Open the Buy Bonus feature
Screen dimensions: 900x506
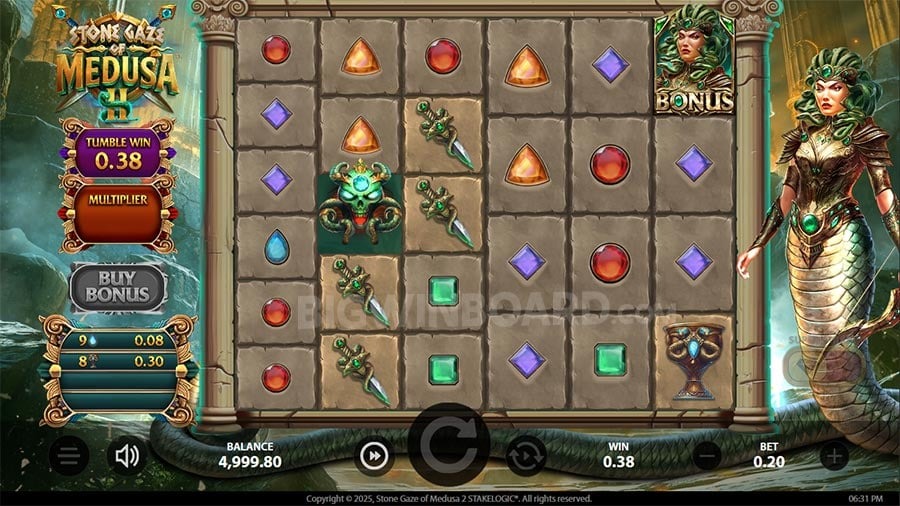[x=117, y=287]
